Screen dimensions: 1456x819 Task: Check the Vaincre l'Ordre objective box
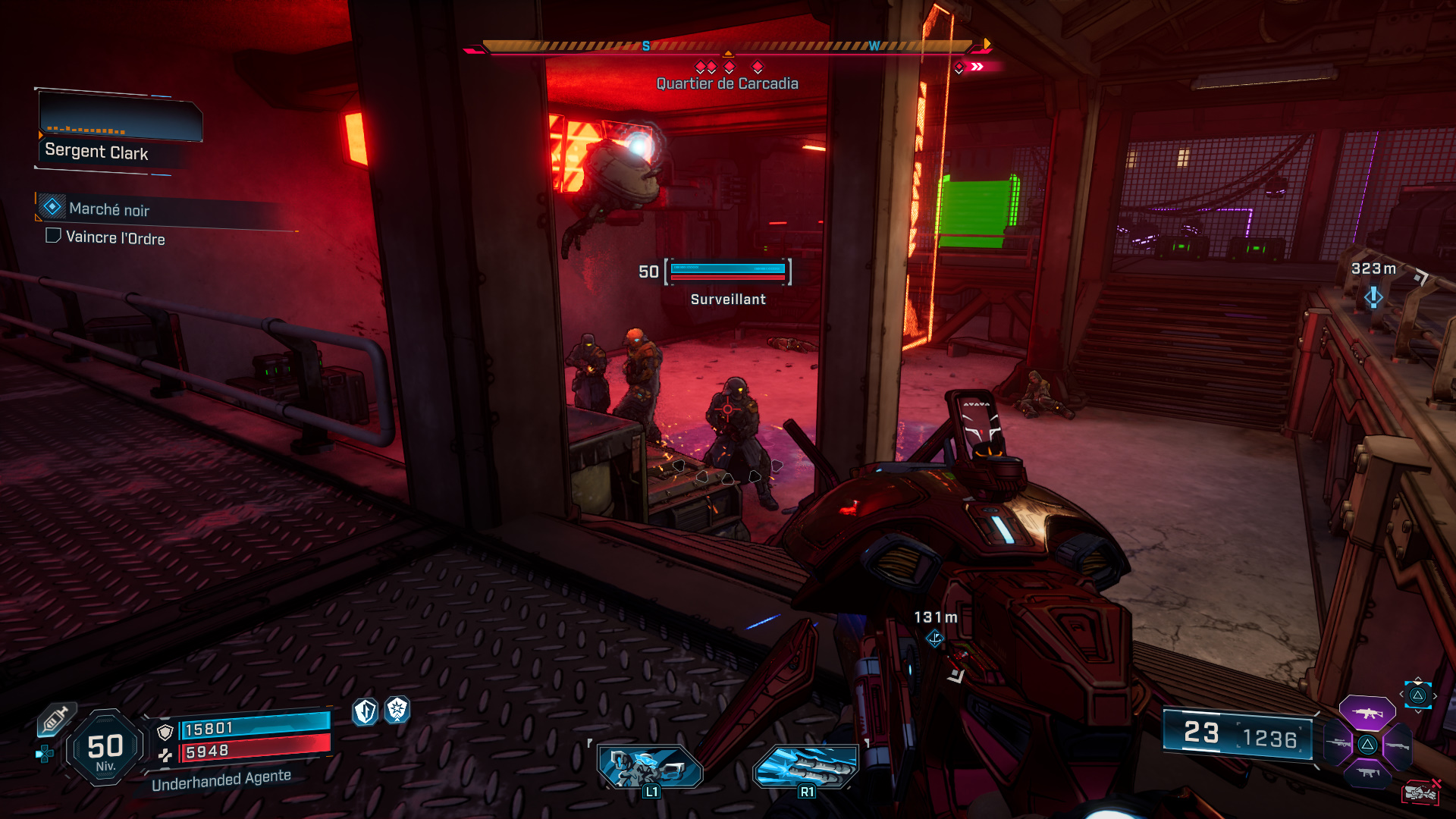(x=52, y=238)
